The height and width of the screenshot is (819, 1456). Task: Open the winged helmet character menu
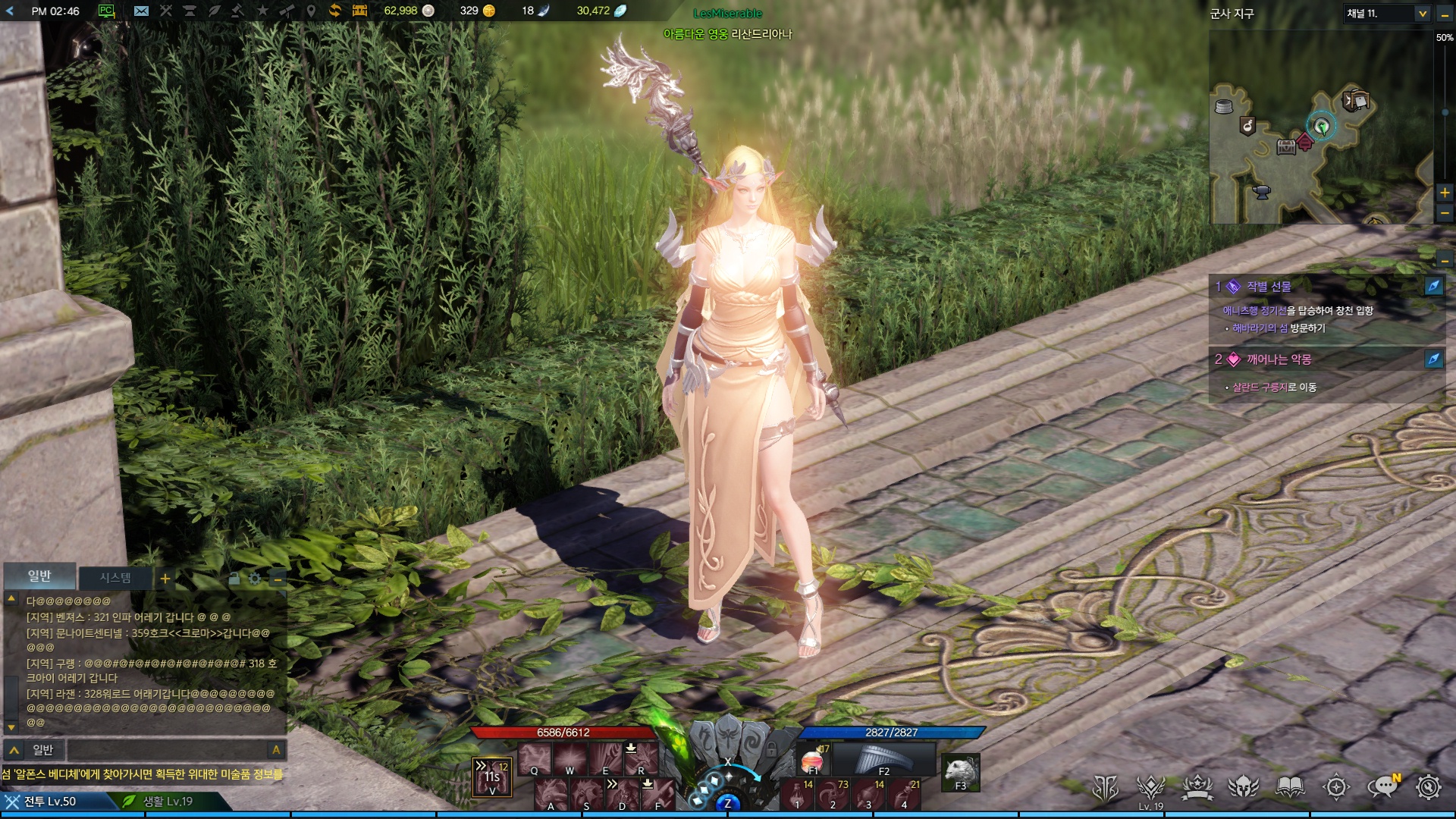[x=1244, y=788]
